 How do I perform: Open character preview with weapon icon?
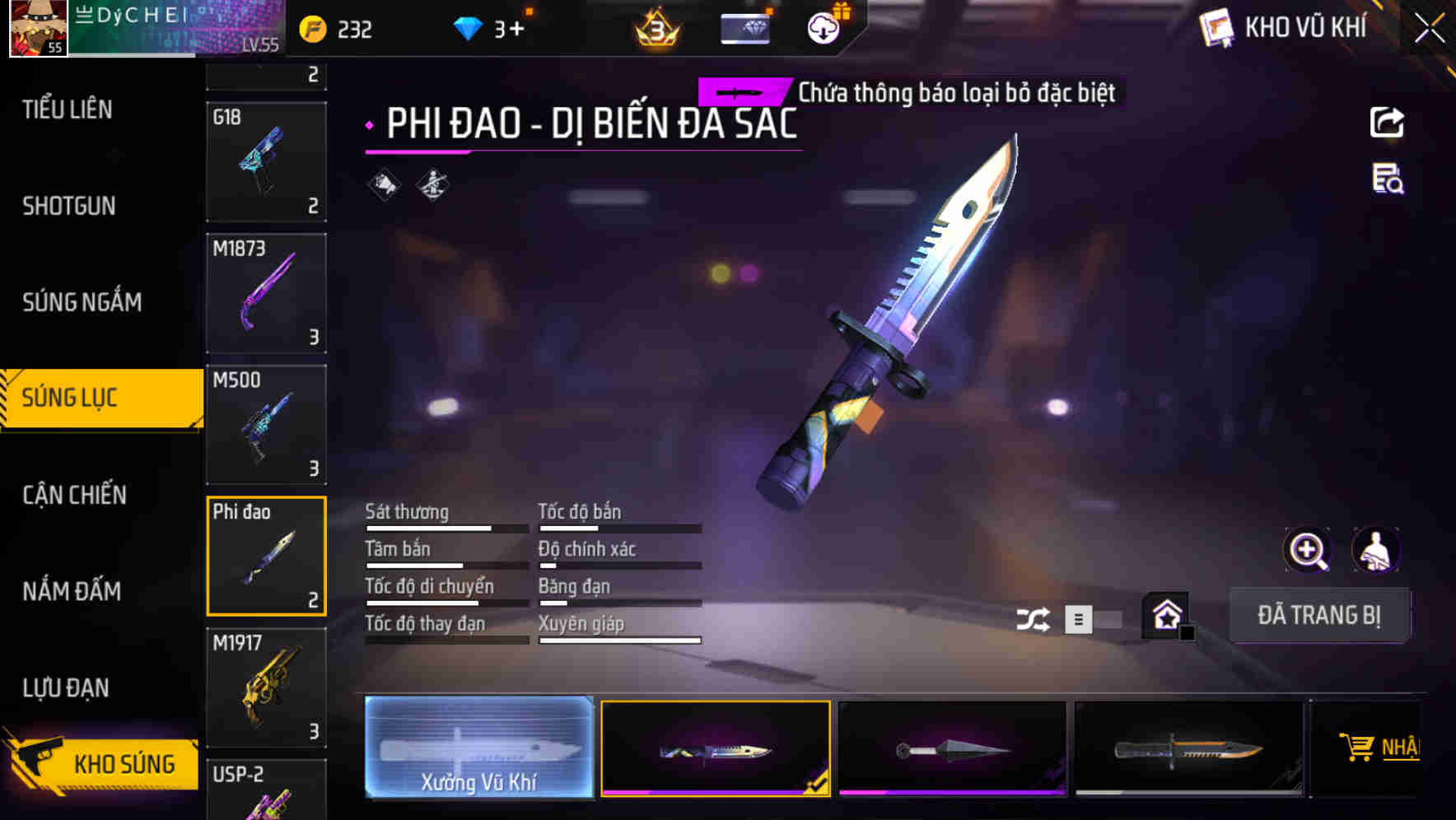click(1377, 550)
